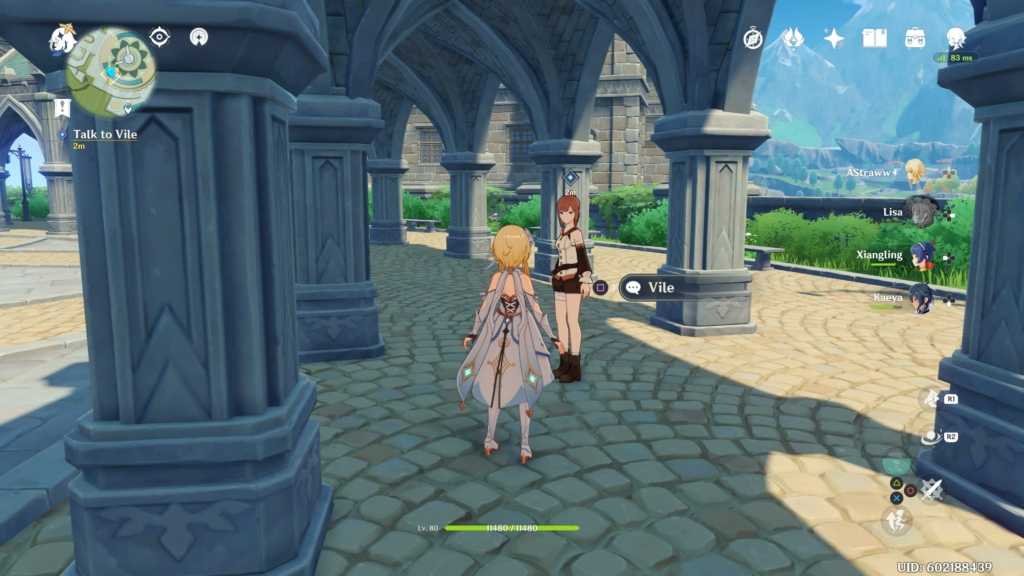The width and height of the screenshot is (1024, 576).
Task: Open the circular minimap
Action: 111,71
